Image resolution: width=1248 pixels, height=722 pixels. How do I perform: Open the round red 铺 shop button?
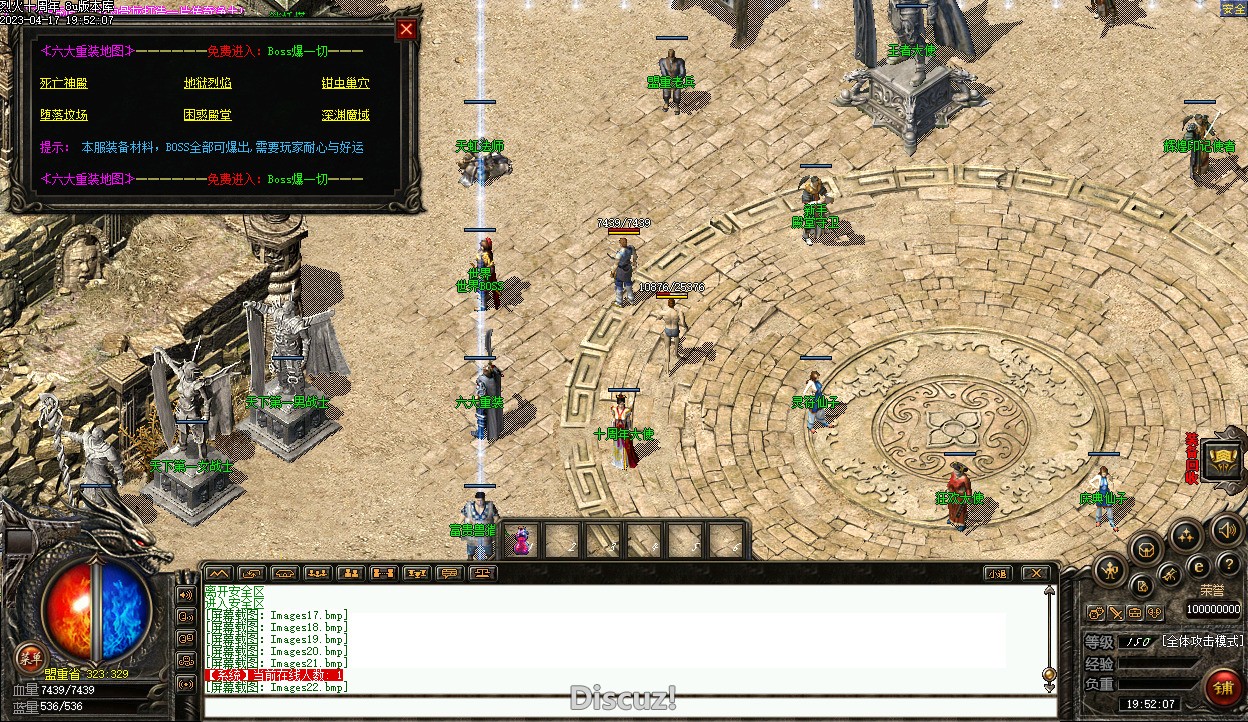coord(1222,688)
